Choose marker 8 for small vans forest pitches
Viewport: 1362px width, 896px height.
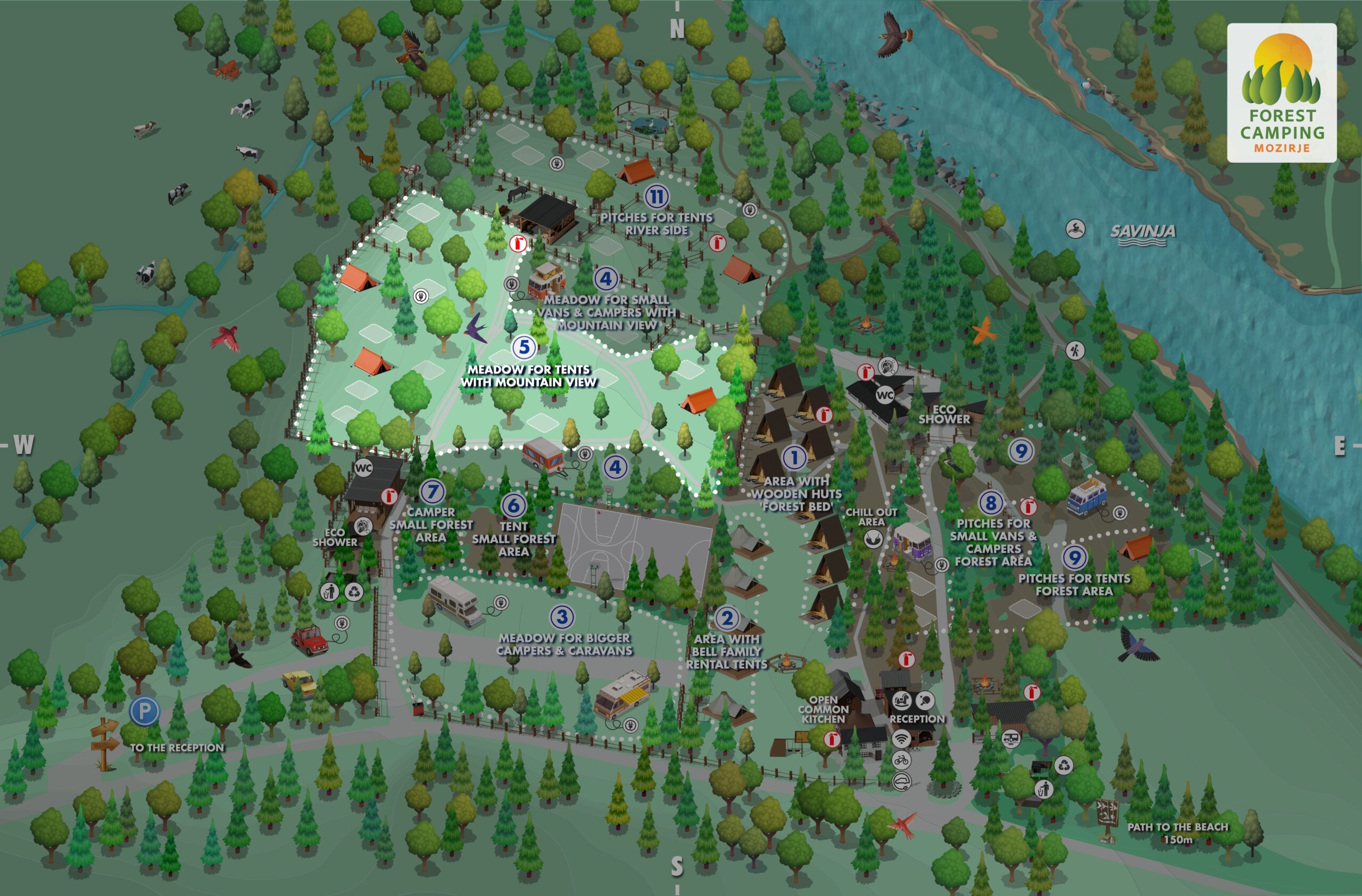point(991,503)
